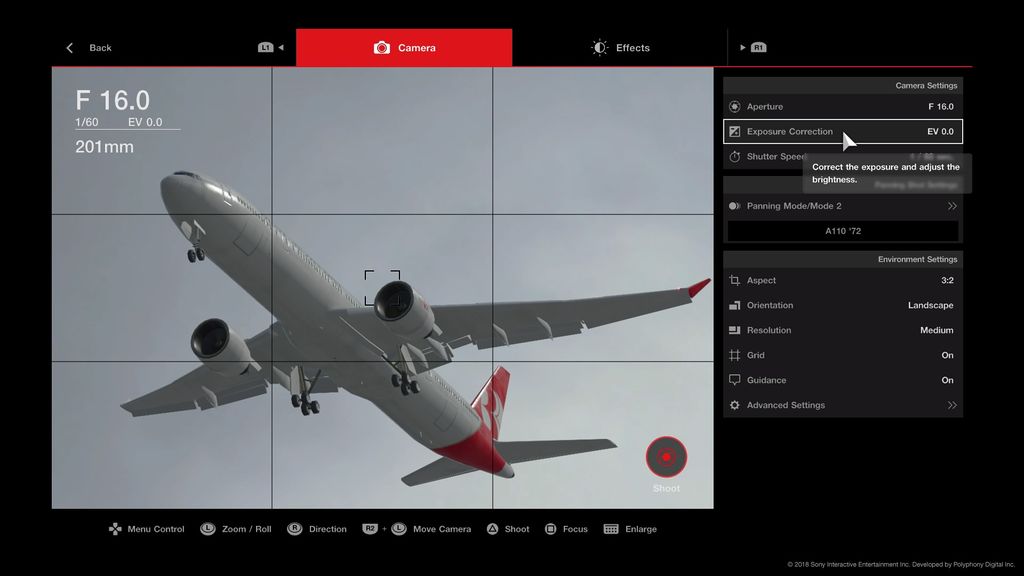Toggle the Grid setting
This screenshot has width=1024, height=576.
tap(842, 356)
